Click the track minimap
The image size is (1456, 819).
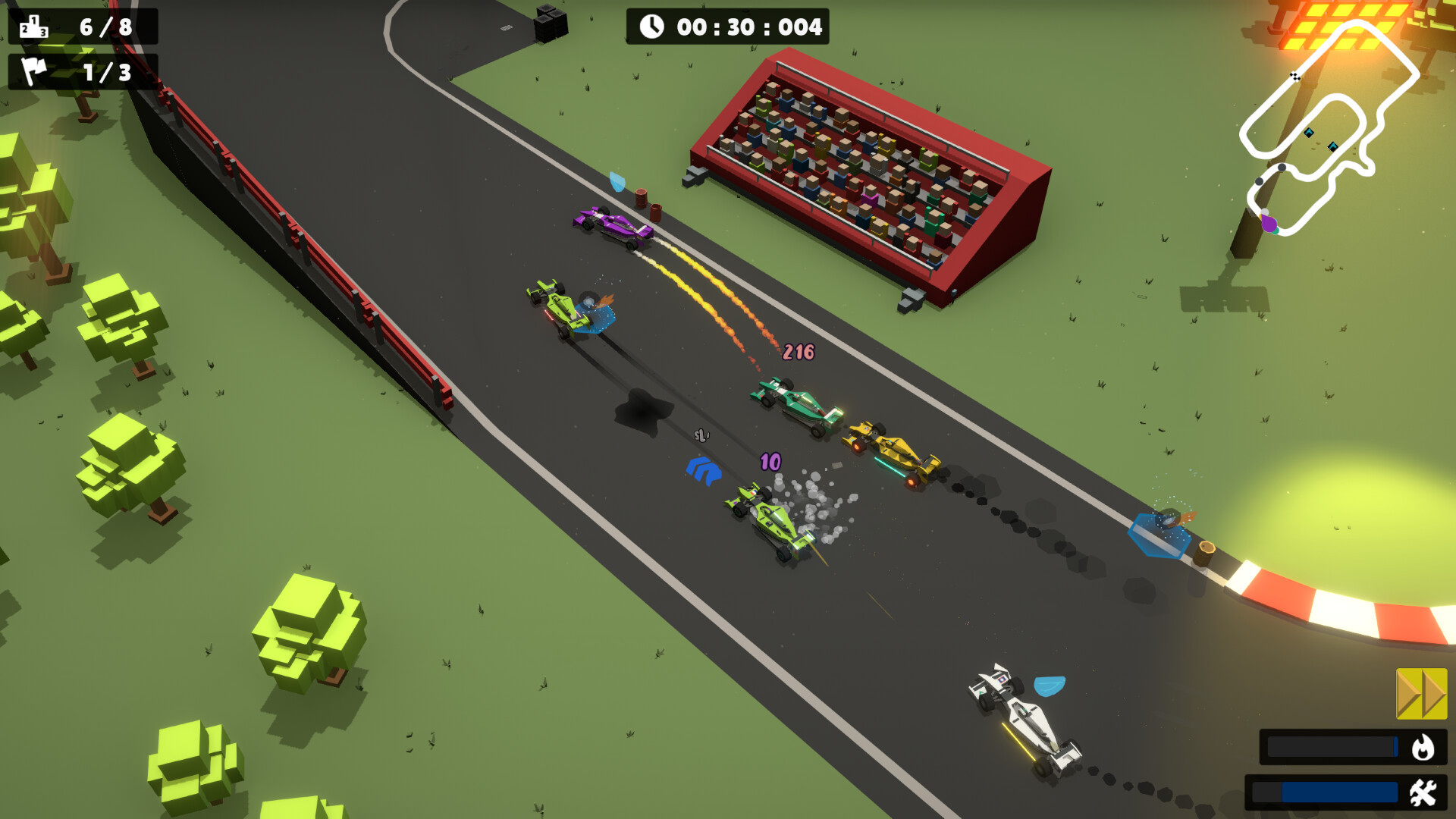[1327, 129]
